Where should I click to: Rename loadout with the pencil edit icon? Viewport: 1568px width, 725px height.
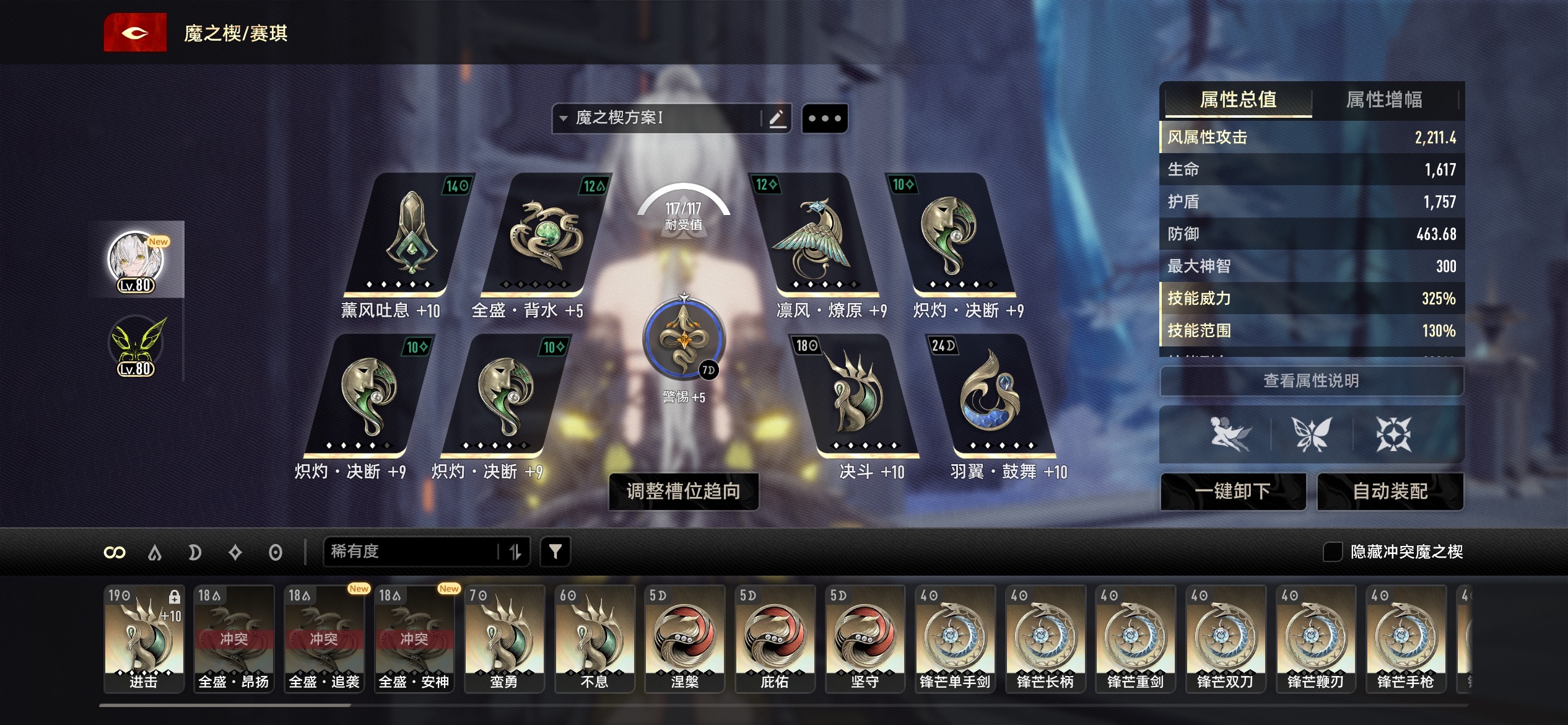(777, 118)
